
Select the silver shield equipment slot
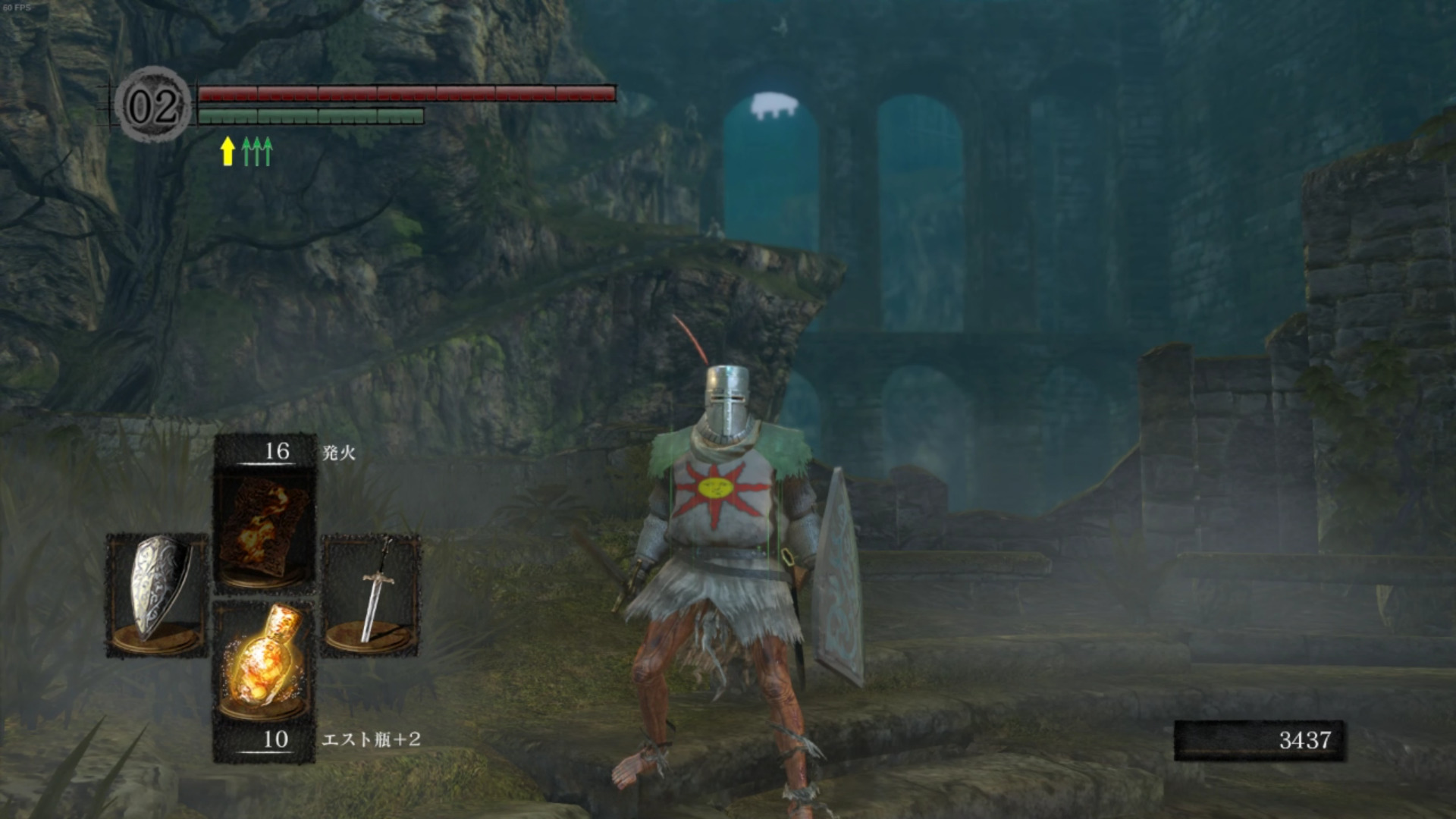(157, 594)
